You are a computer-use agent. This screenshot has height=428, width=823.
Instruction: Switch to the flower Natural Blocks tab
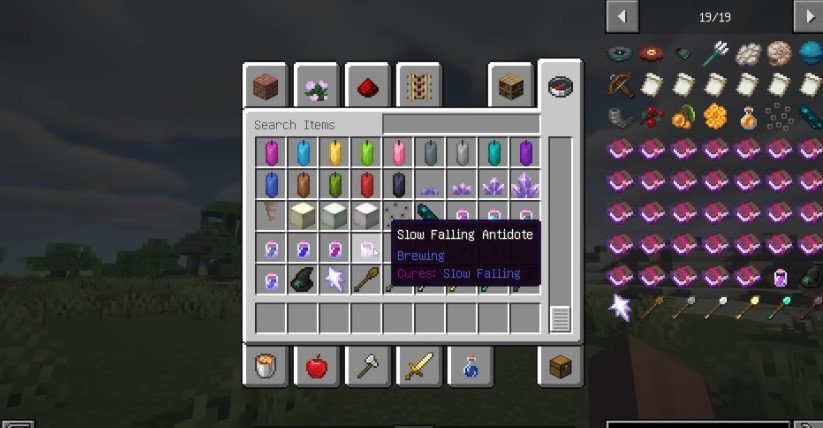pos(317,87)
